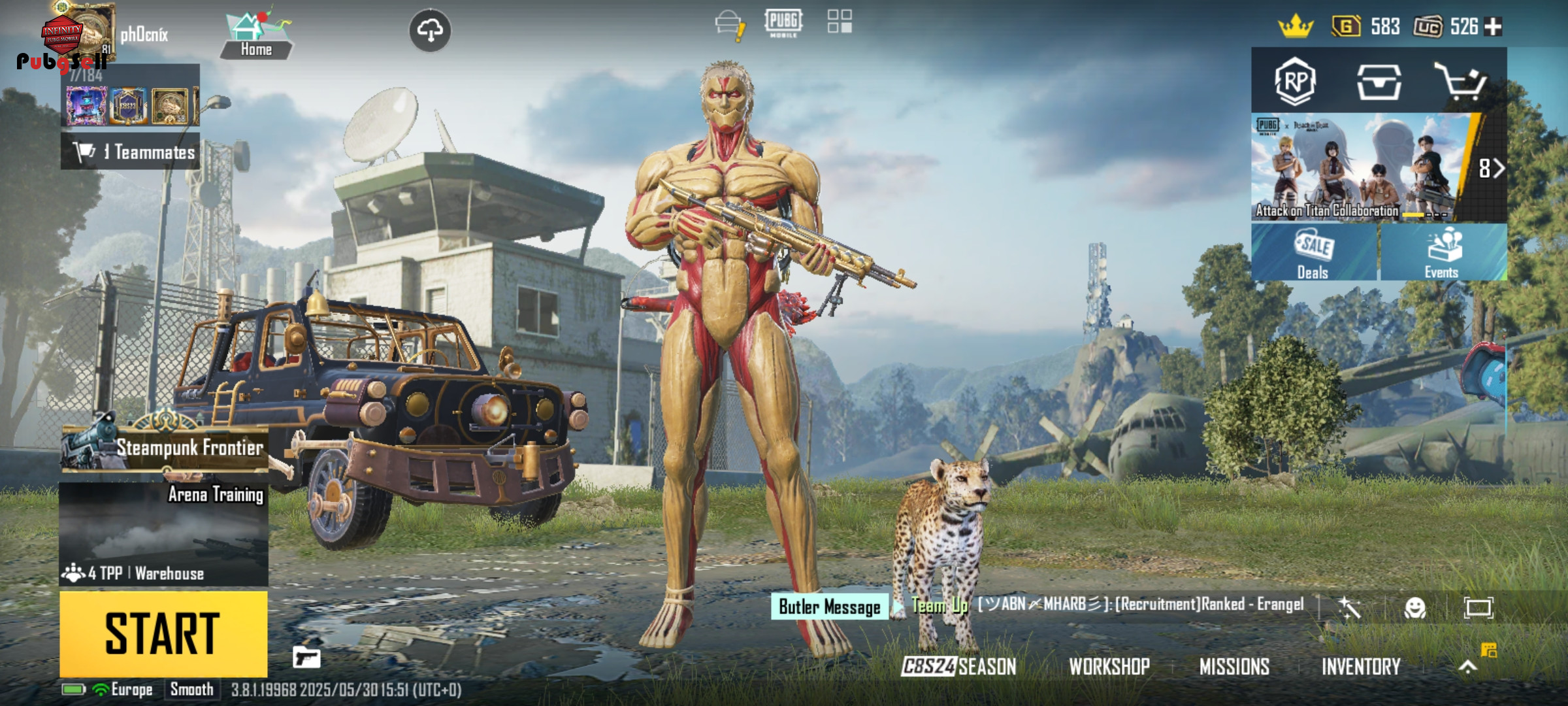Tap the yellow START button
Viewport: 1568px width, 706px height.
click(163, 633)
